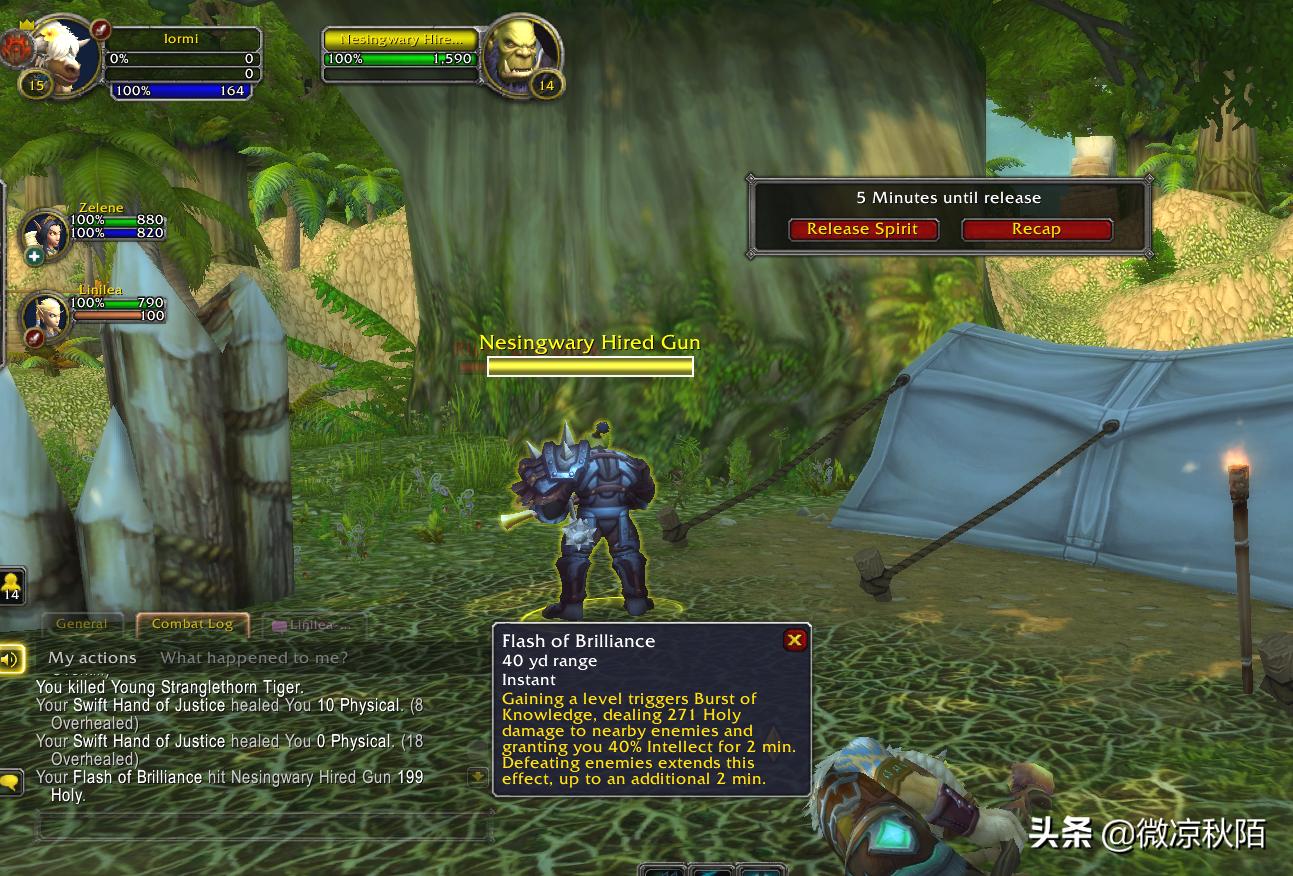Toggle the yellow speaker voice chat button
Screen dimensions: 1293x876
pyautogui.click(x=11, y=659)
